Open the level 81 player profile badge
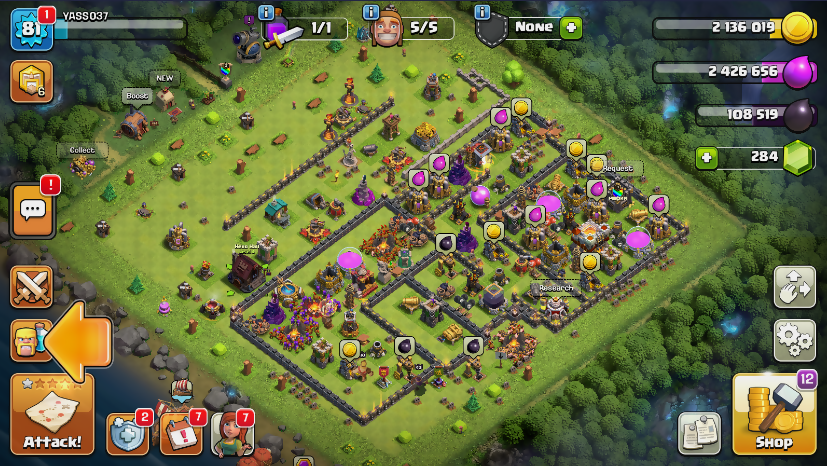The height and width of the screenshot is (466, 827). pos(30,29)
